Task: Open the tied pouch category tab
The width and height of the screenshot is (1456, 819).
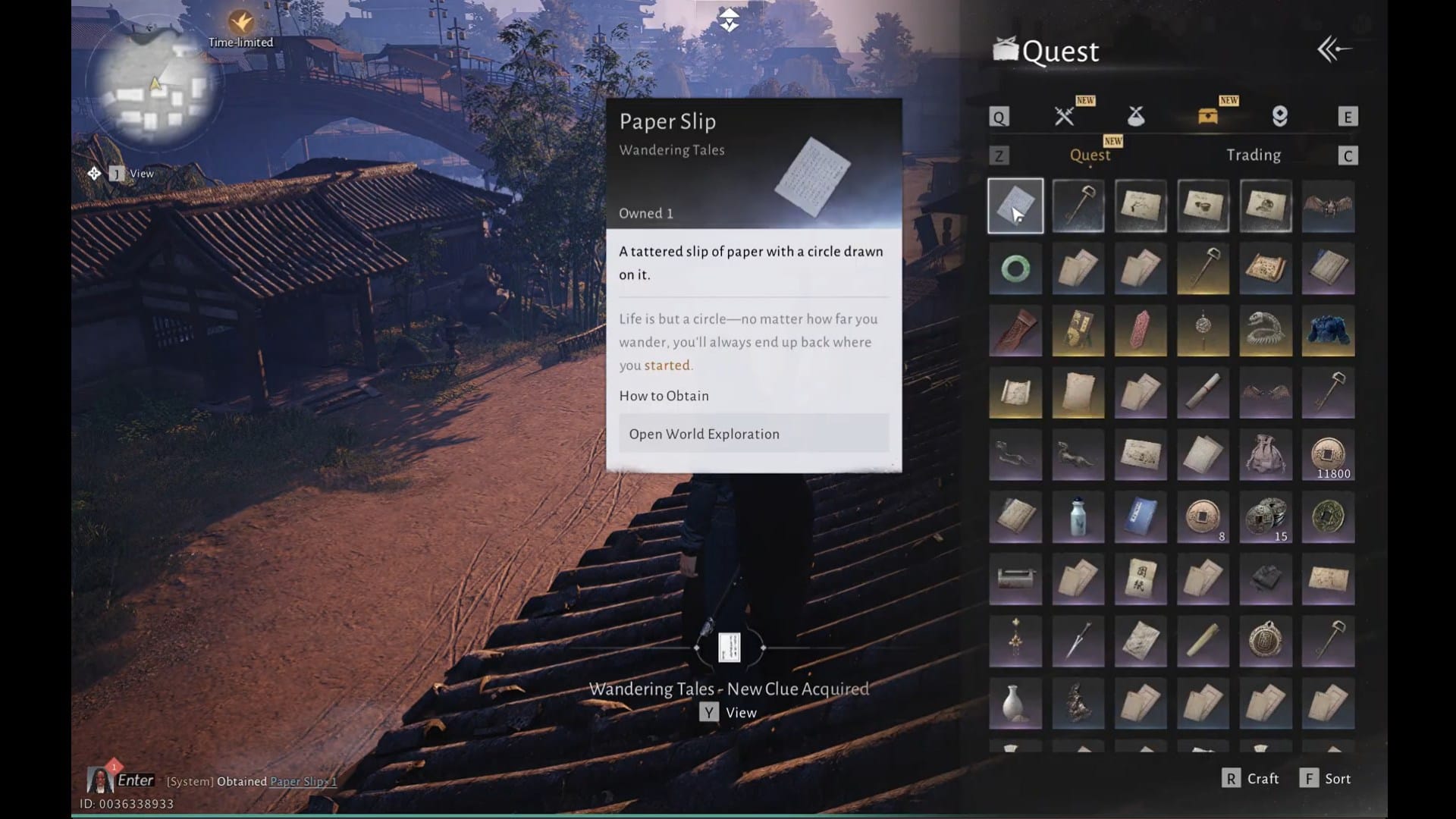Action: (1135, 116)
